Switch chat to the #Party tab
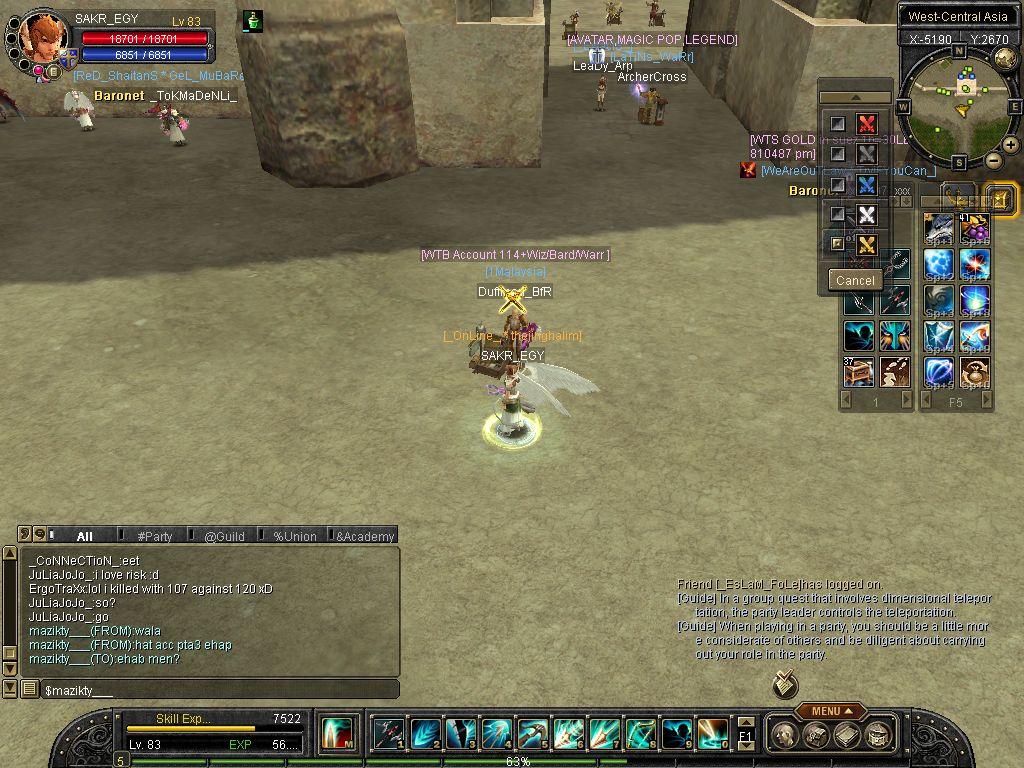1024x768 pixels. pyautogui.click(x=155, y=536)
